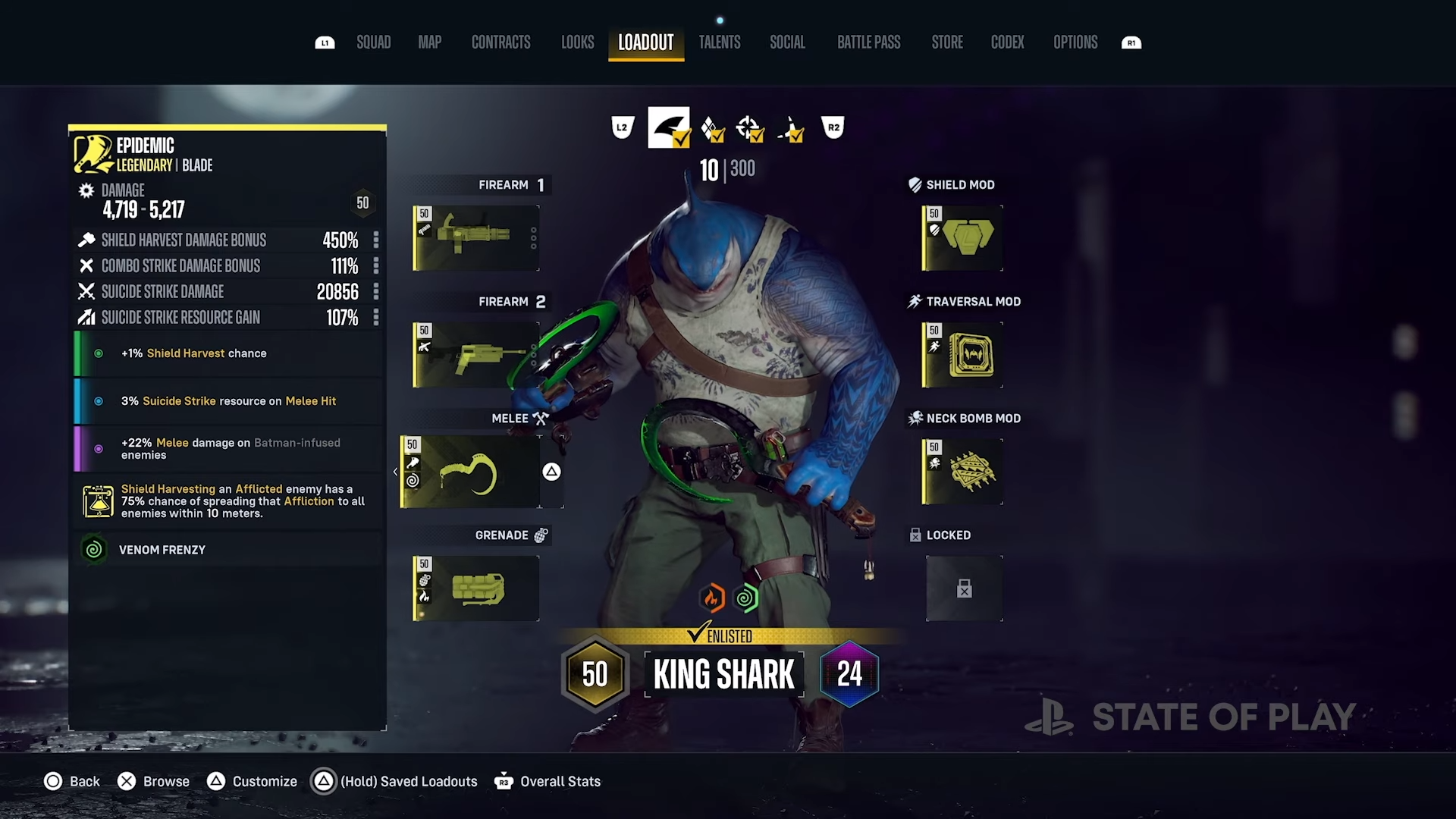Click the fire element icon below the model
Screen dimensions: 1456x819
pyautogui.click(x=711, y=598)
